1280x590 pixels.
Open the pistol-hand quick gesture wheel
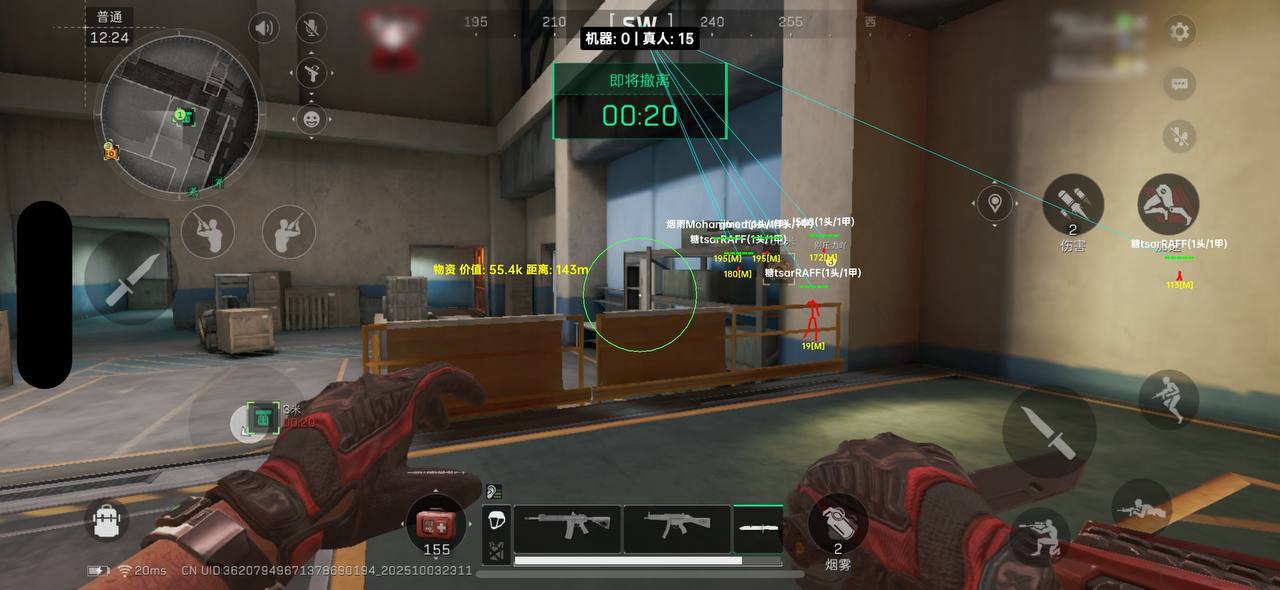[313, 72]
